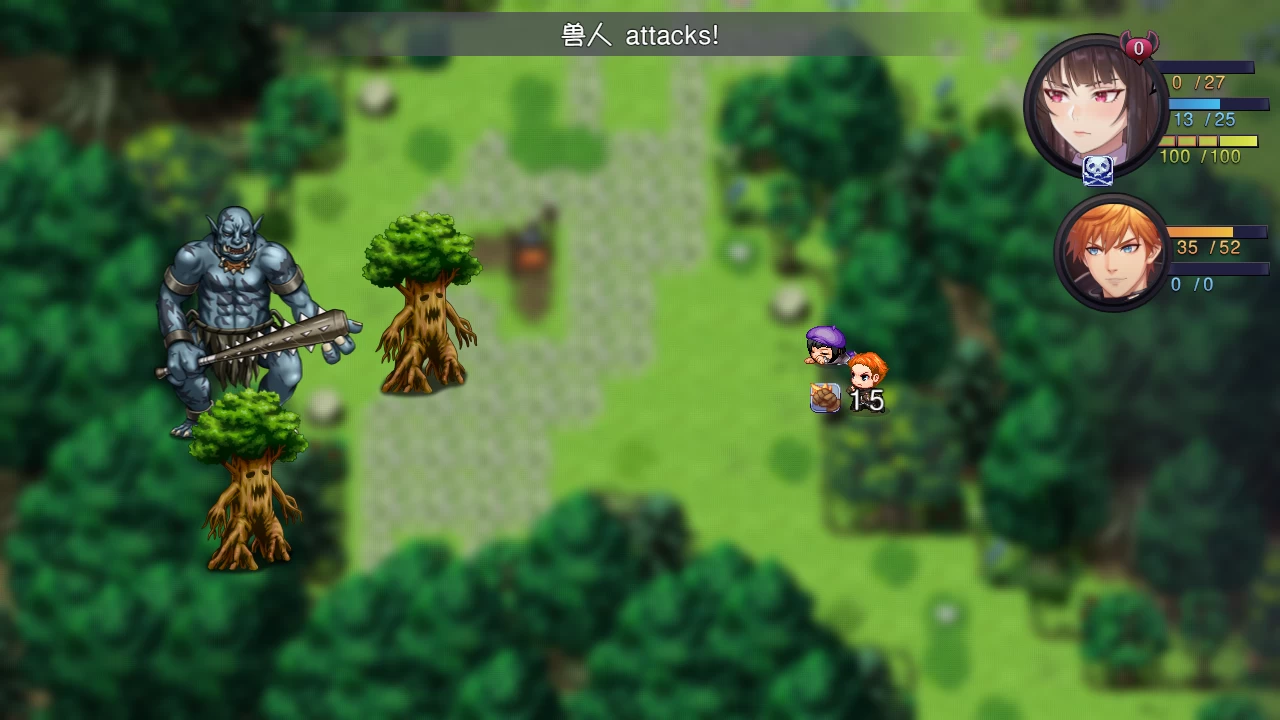Select the dark-haired woman's party portrait
Image resolution: width=1280 pixels, height=720 pixels.
pyautogui.click(x=1094, y=106)
